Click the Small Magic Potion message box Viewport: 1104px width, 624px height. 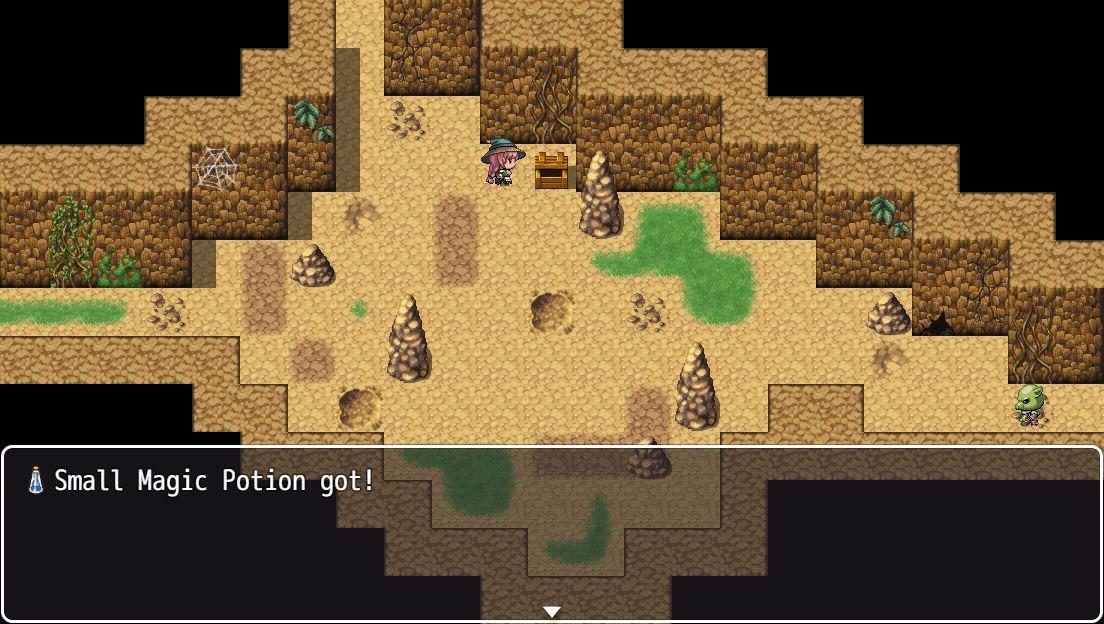point(551,533)
